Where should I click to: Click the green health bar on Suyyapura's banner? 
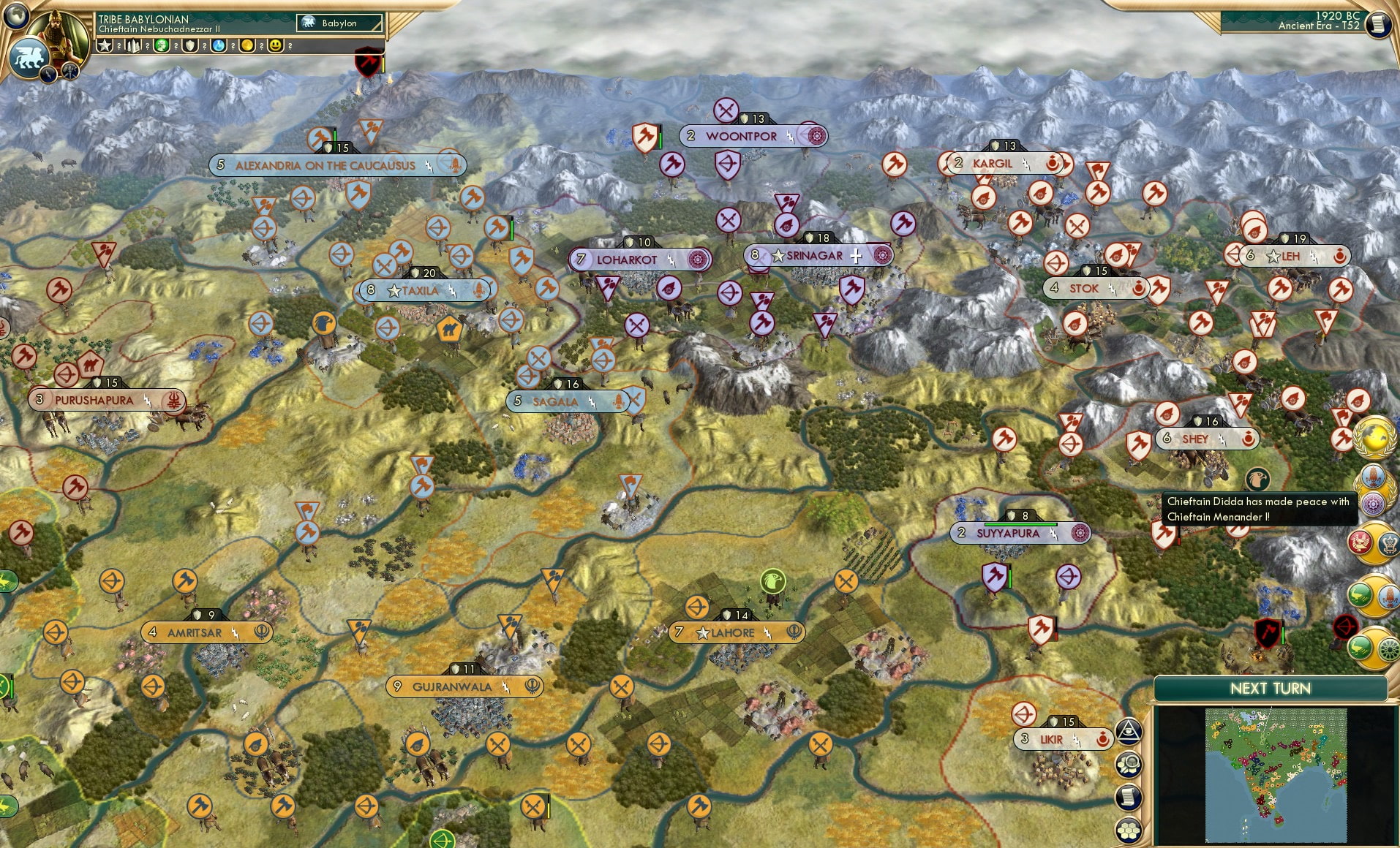[x=1020, y=524]
